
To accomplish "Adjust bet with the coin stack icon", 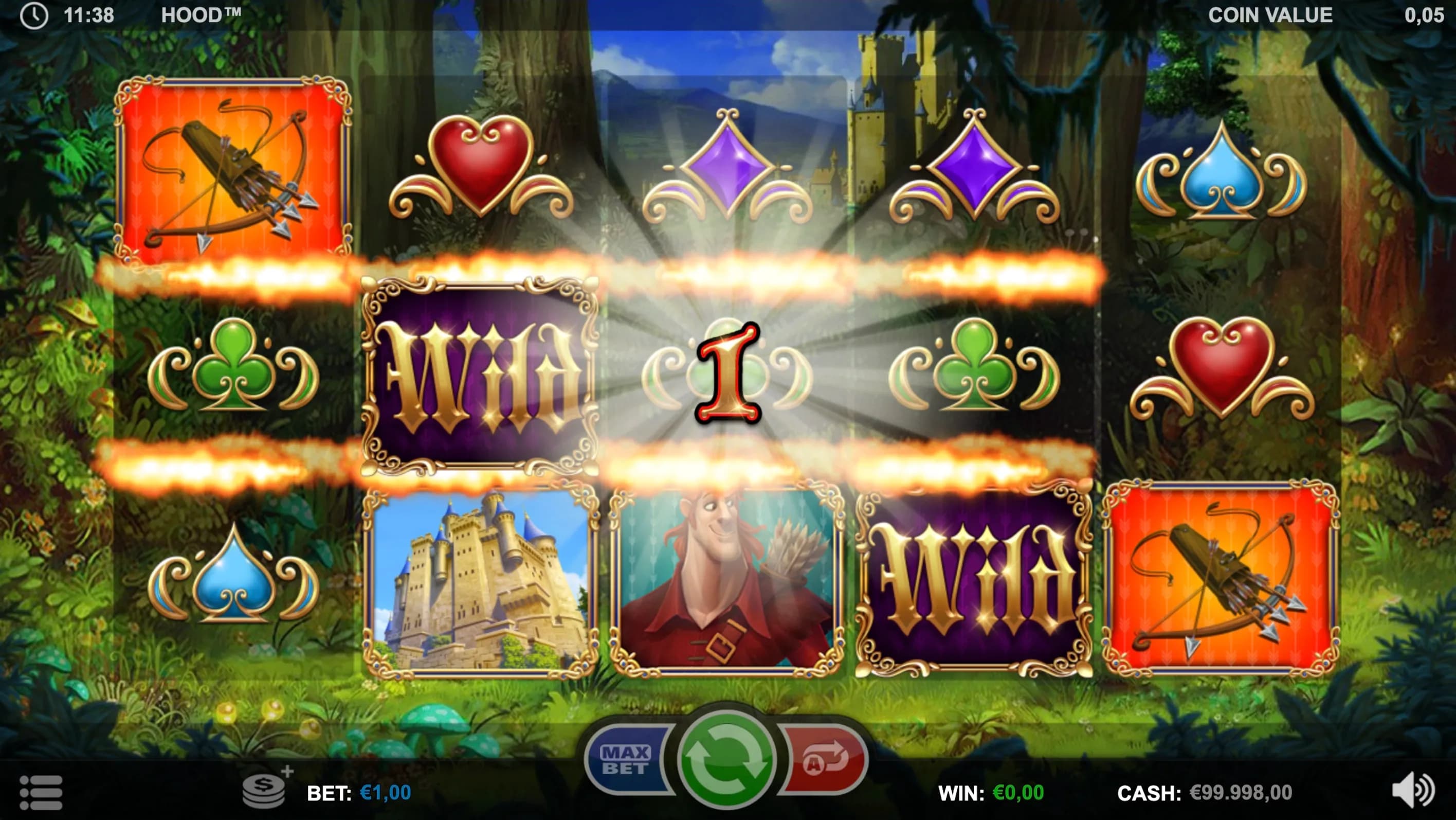I will pos(265,791).
